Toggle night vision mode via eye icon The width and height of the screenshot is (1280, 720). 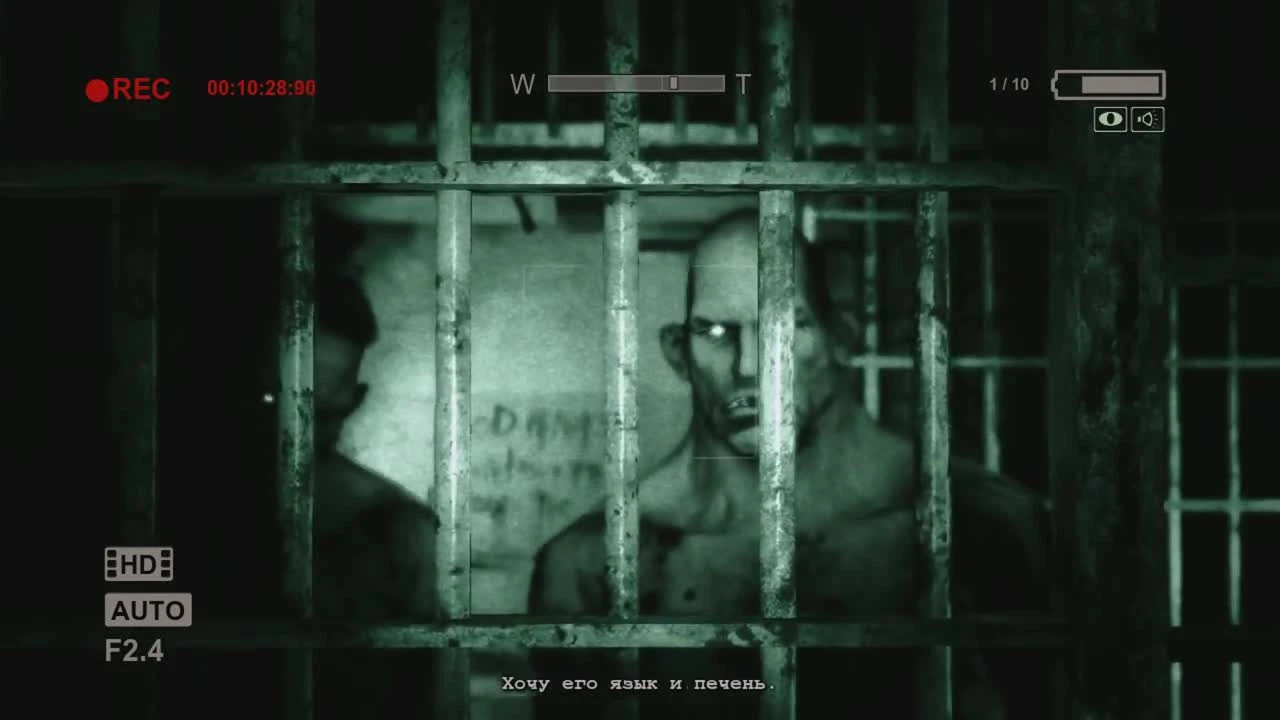click(1110, 119)
